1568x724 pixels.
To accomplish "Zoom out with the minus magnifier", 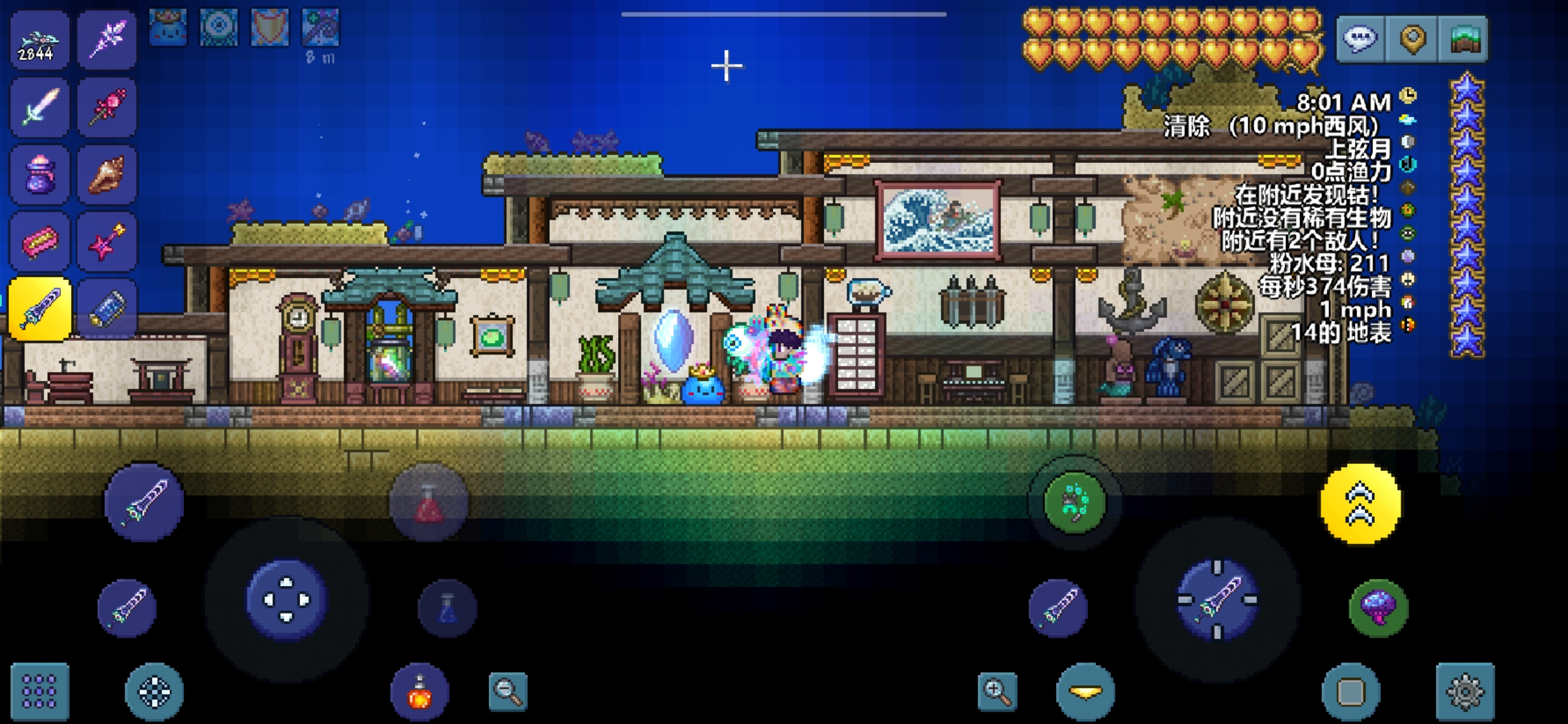I will pyautogui.click(x=508, y=691).
